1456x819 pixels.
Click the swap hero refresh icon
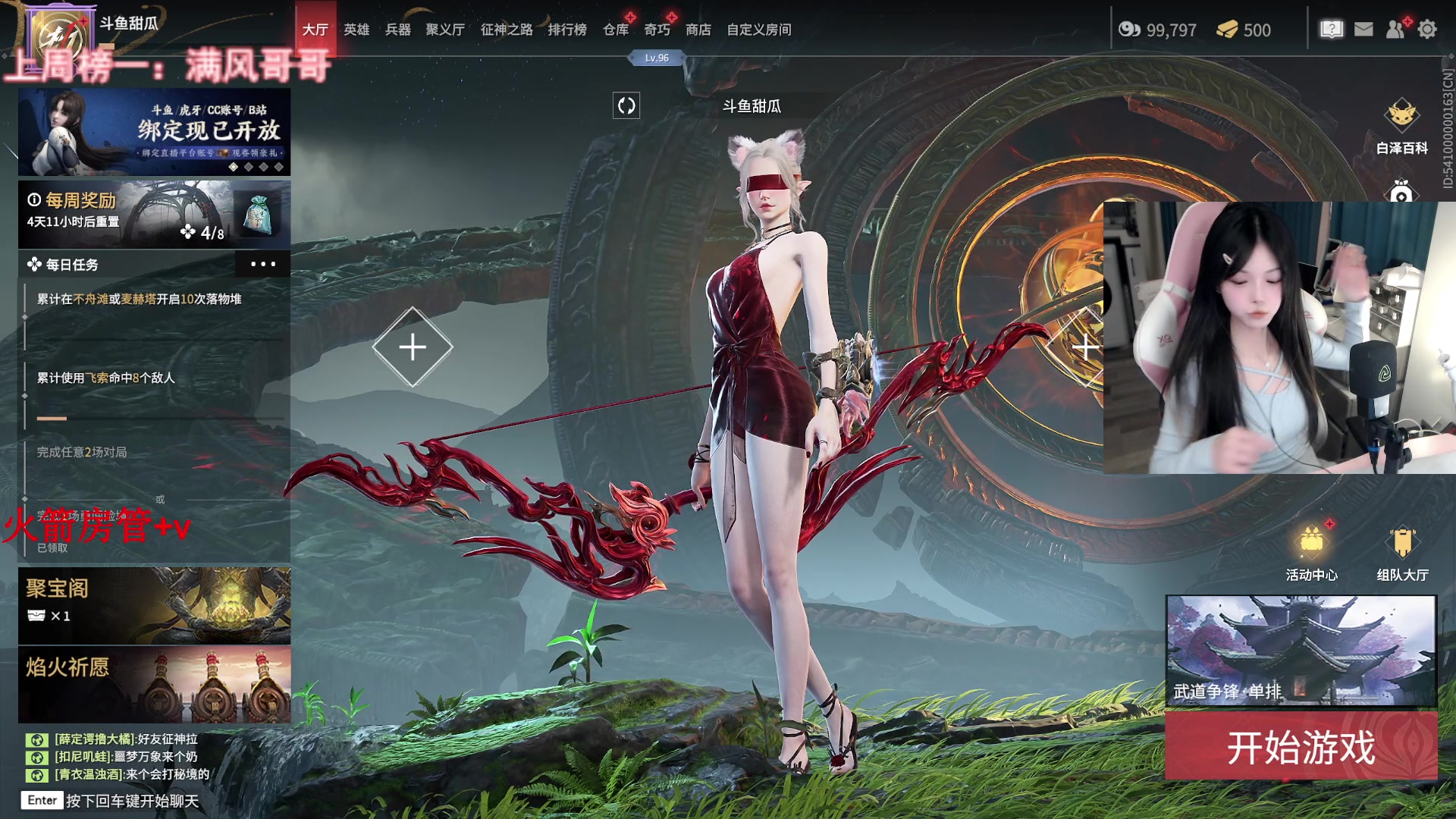coord(626,105)
